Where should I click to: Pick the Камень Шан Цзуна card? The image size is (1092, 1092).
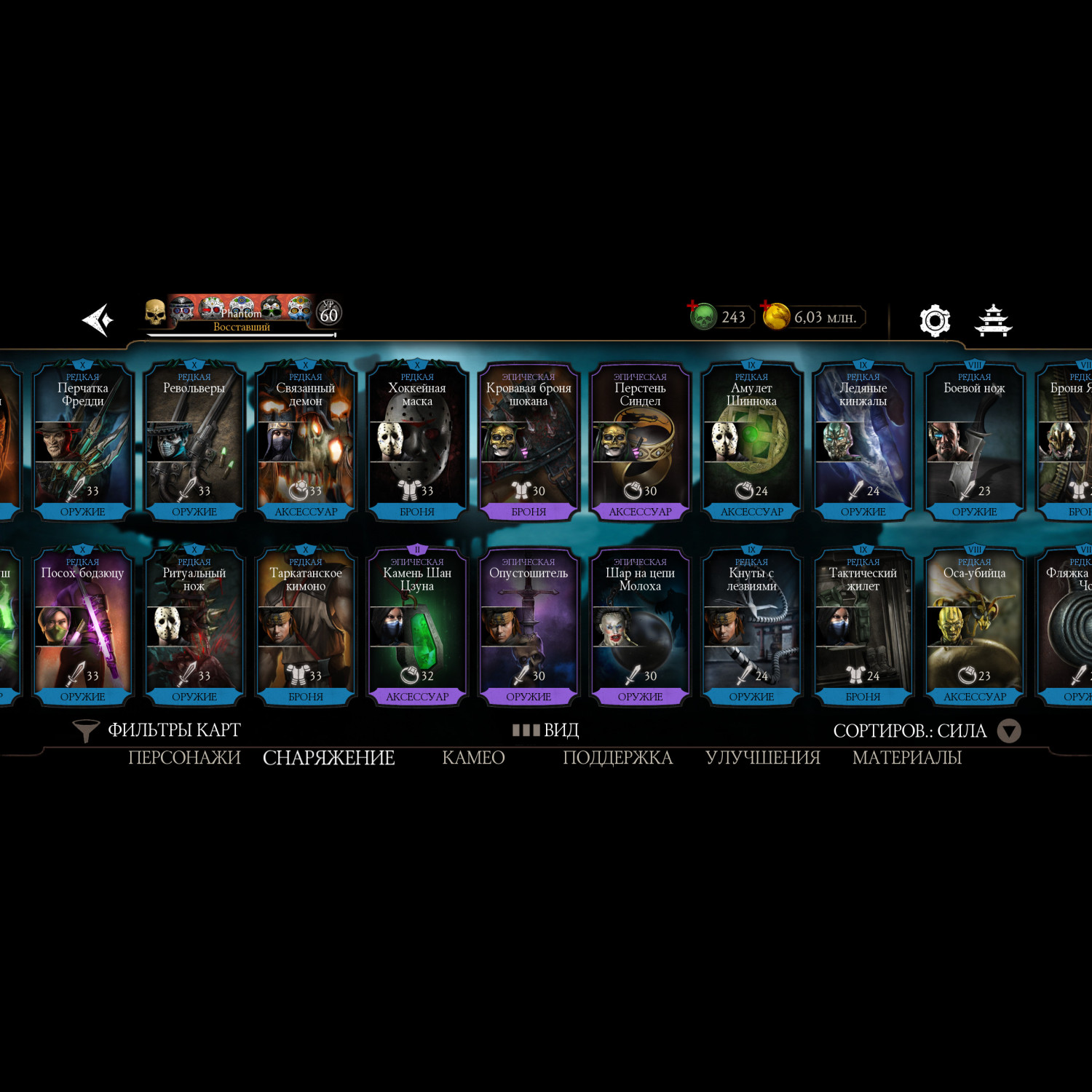coord(417,626)
